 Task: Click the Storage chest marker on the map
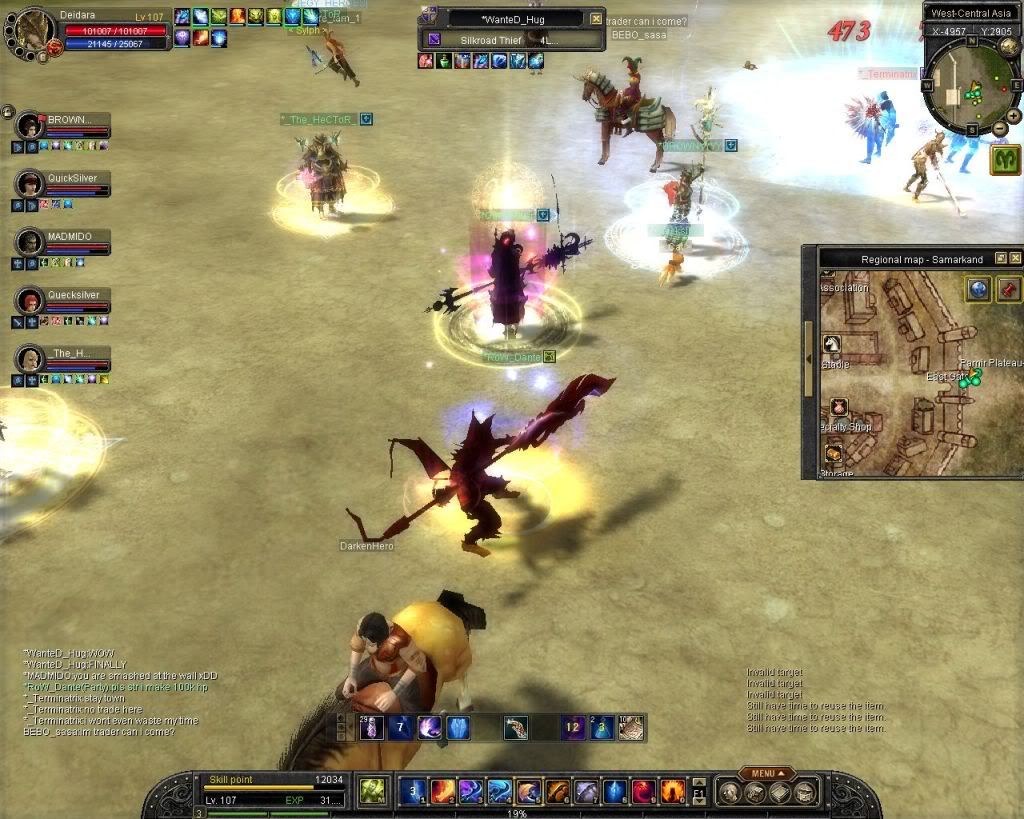832,453
